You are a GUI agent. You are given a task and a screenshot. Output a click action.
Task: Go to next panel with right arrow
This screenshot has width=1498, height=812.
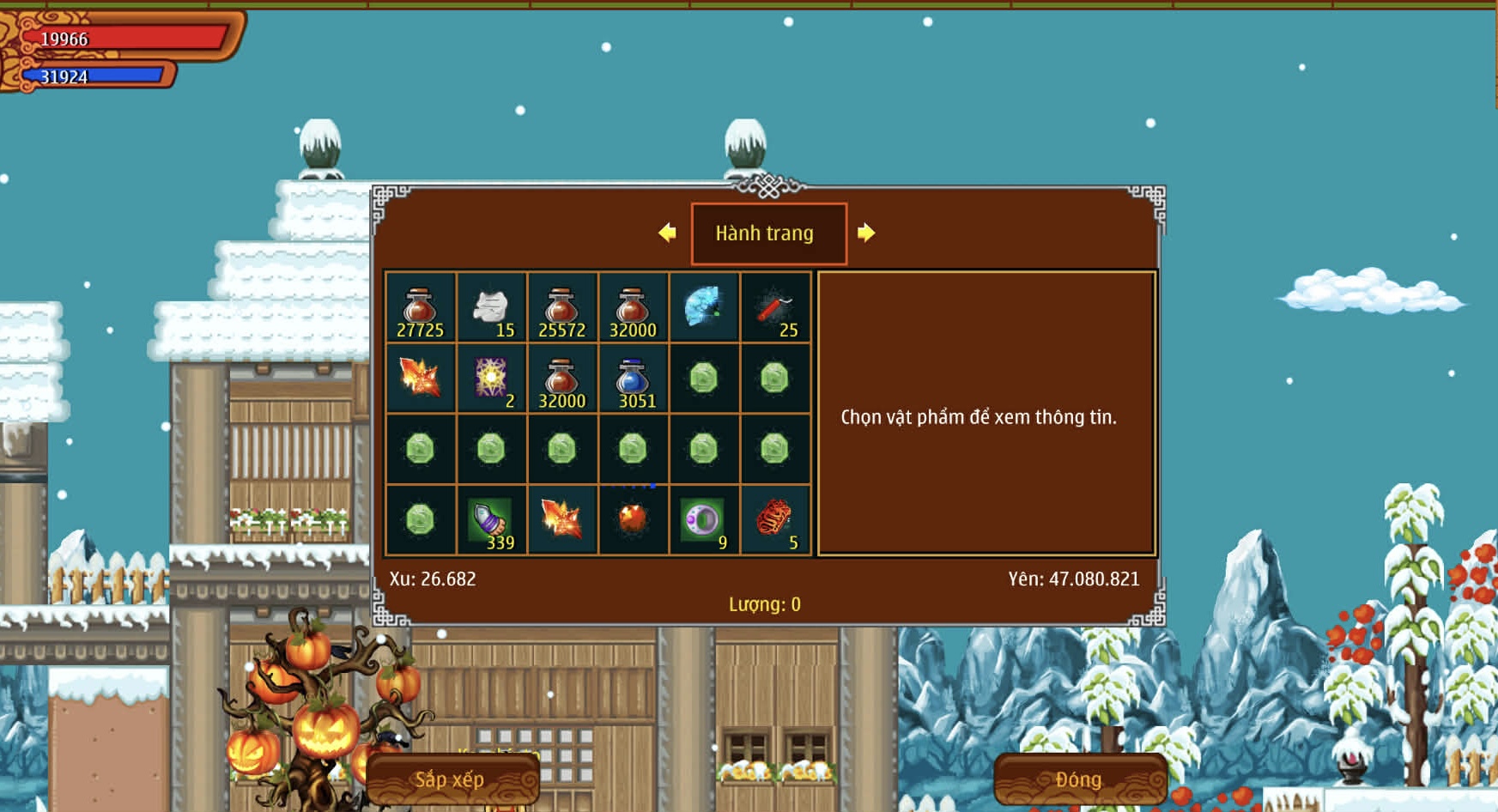(866, 233)
